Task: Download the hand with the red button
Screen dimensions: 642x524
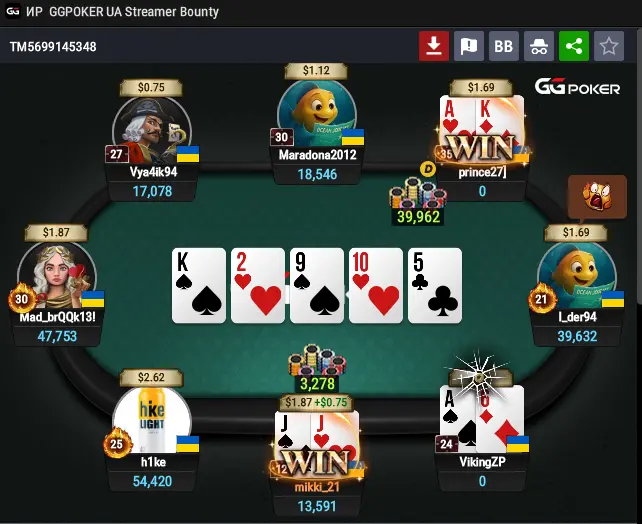Action: pyautogui.click(x=433, y=46)
